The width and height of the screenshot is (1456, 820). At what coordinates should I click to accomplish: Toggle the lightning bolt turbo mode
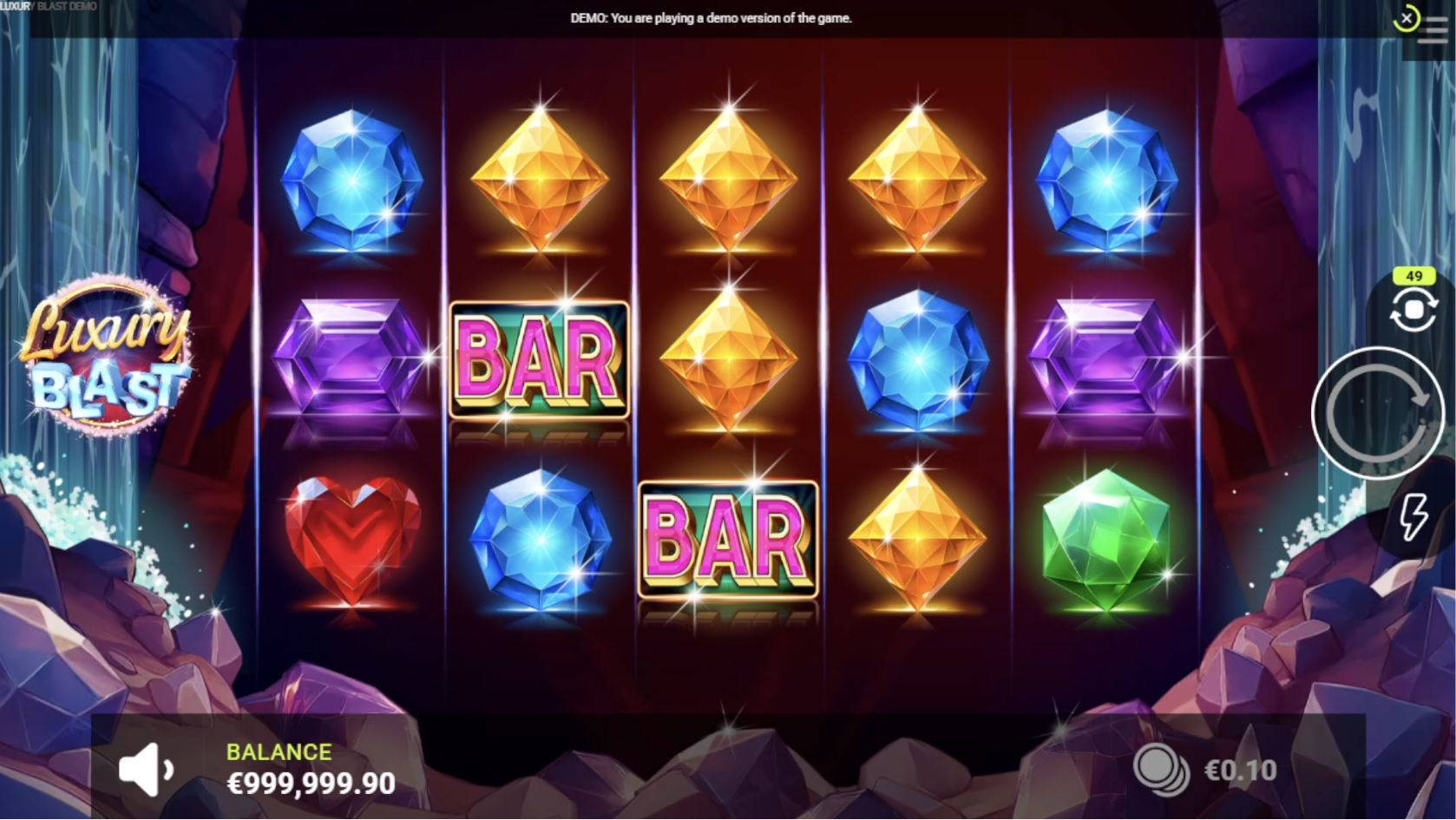tap(1413, 517)
